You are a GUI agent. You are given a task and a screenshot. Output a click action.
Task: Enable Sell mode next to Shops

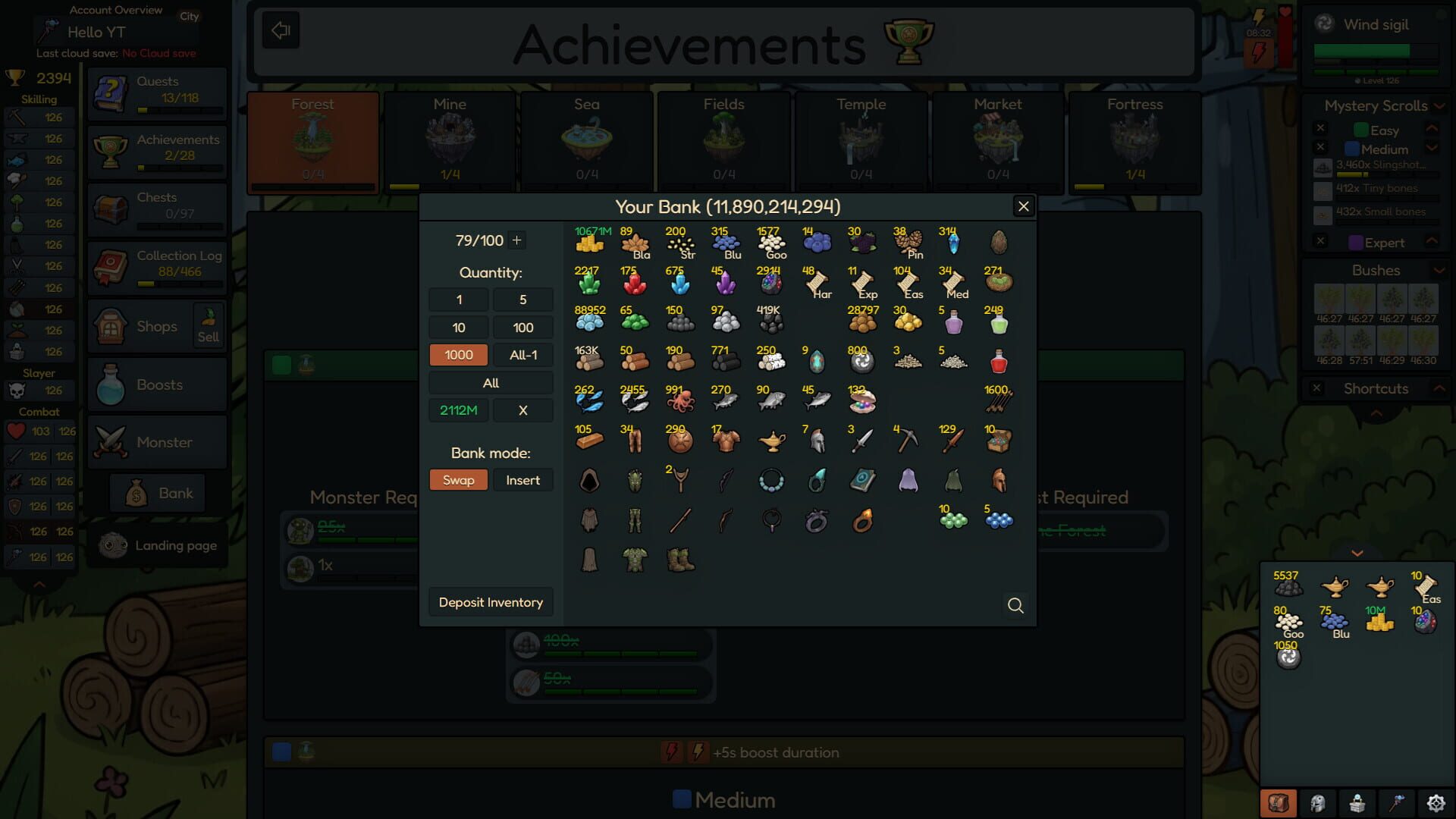(x=209, y=325)
